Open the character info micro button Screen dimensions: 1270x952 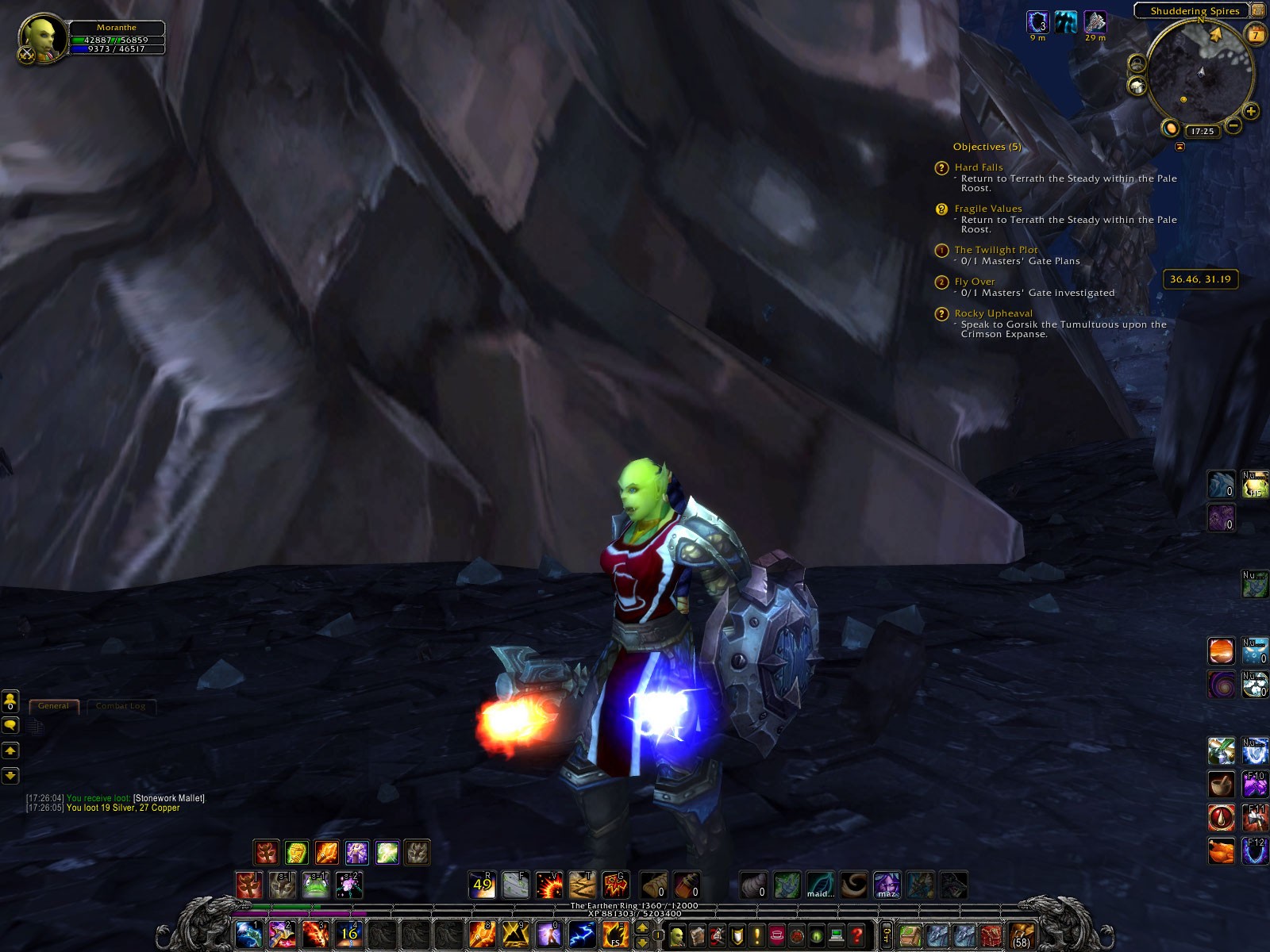coord(676,936)
